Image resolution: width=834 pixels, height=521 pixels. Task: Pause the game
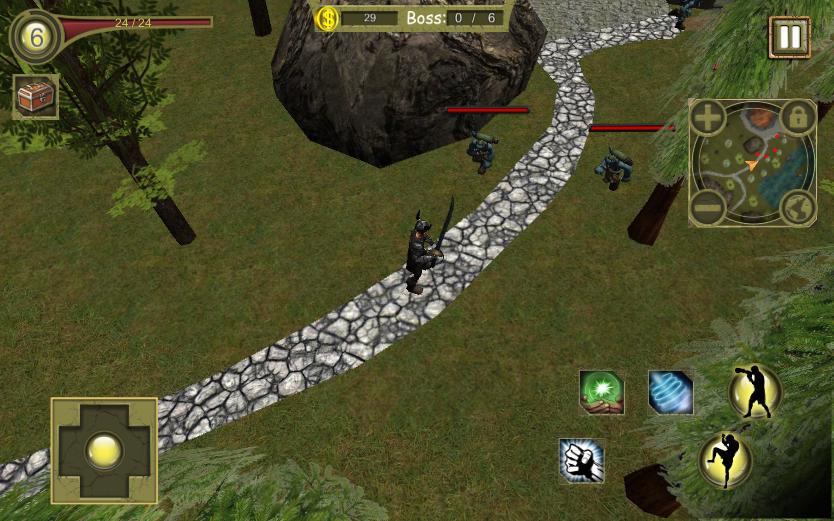coord(789,37)
